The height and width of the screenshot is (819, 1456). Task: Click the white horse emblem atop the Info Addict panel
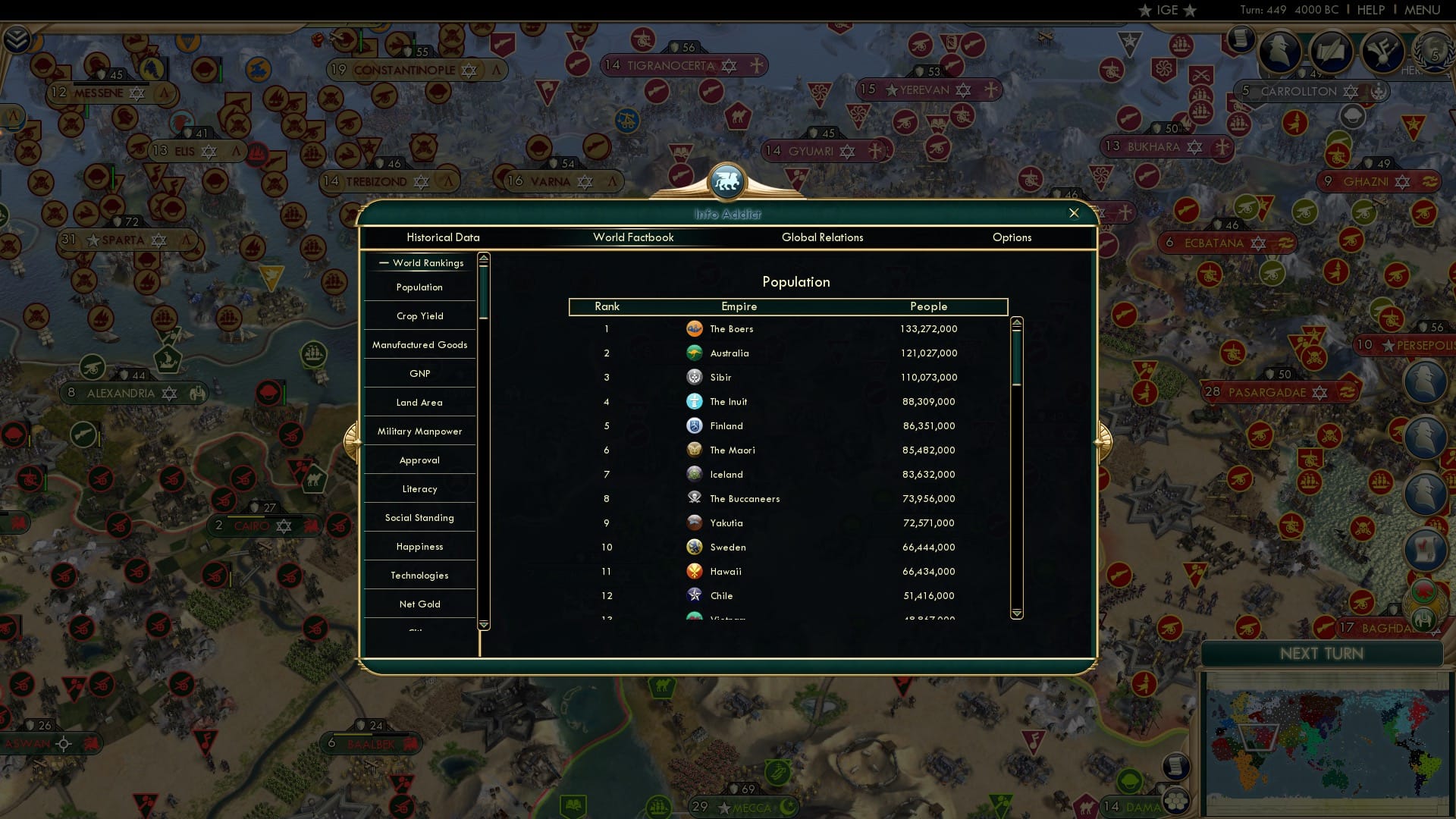(x=726, y=180)
